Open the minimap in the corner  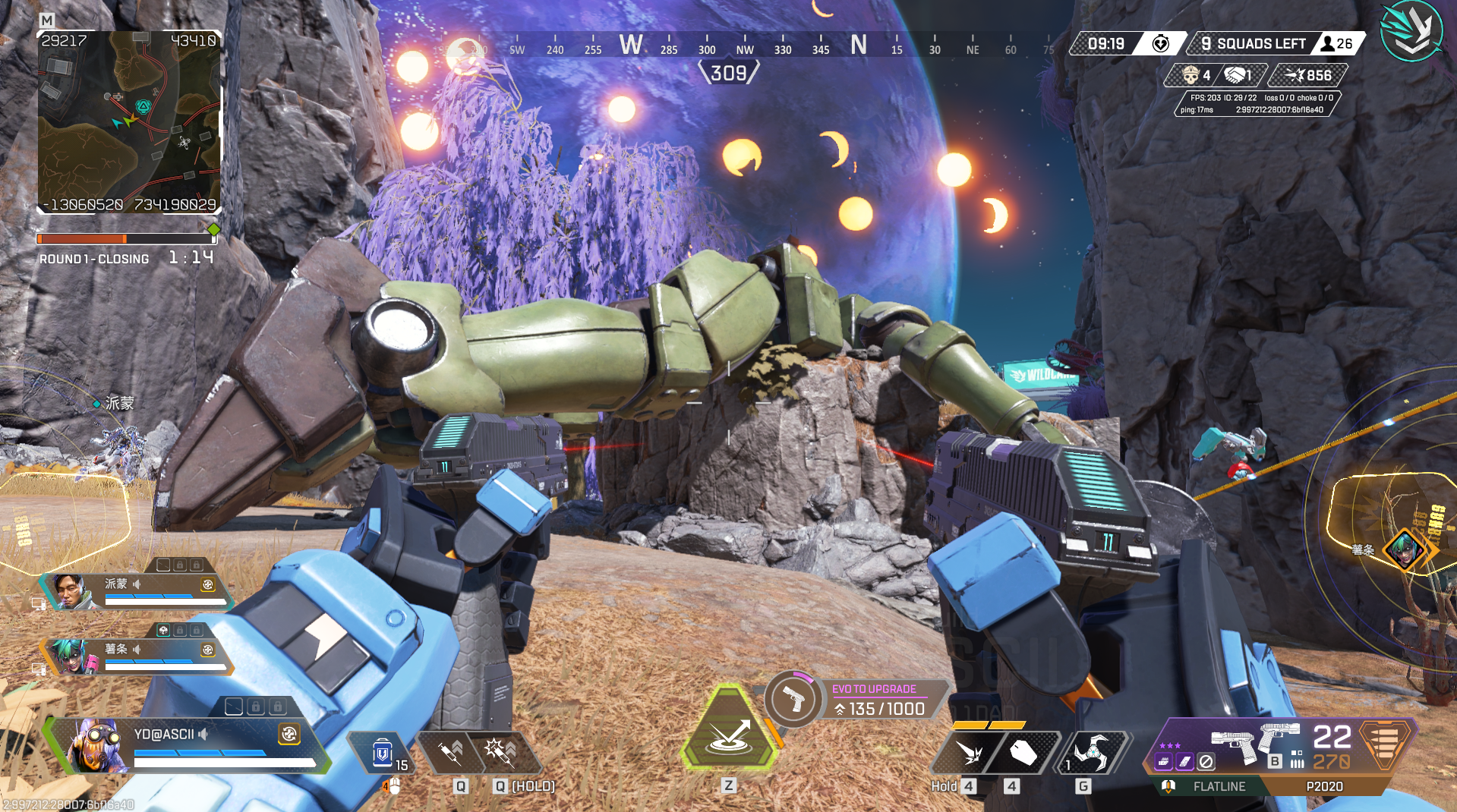[x=129, y=121]
